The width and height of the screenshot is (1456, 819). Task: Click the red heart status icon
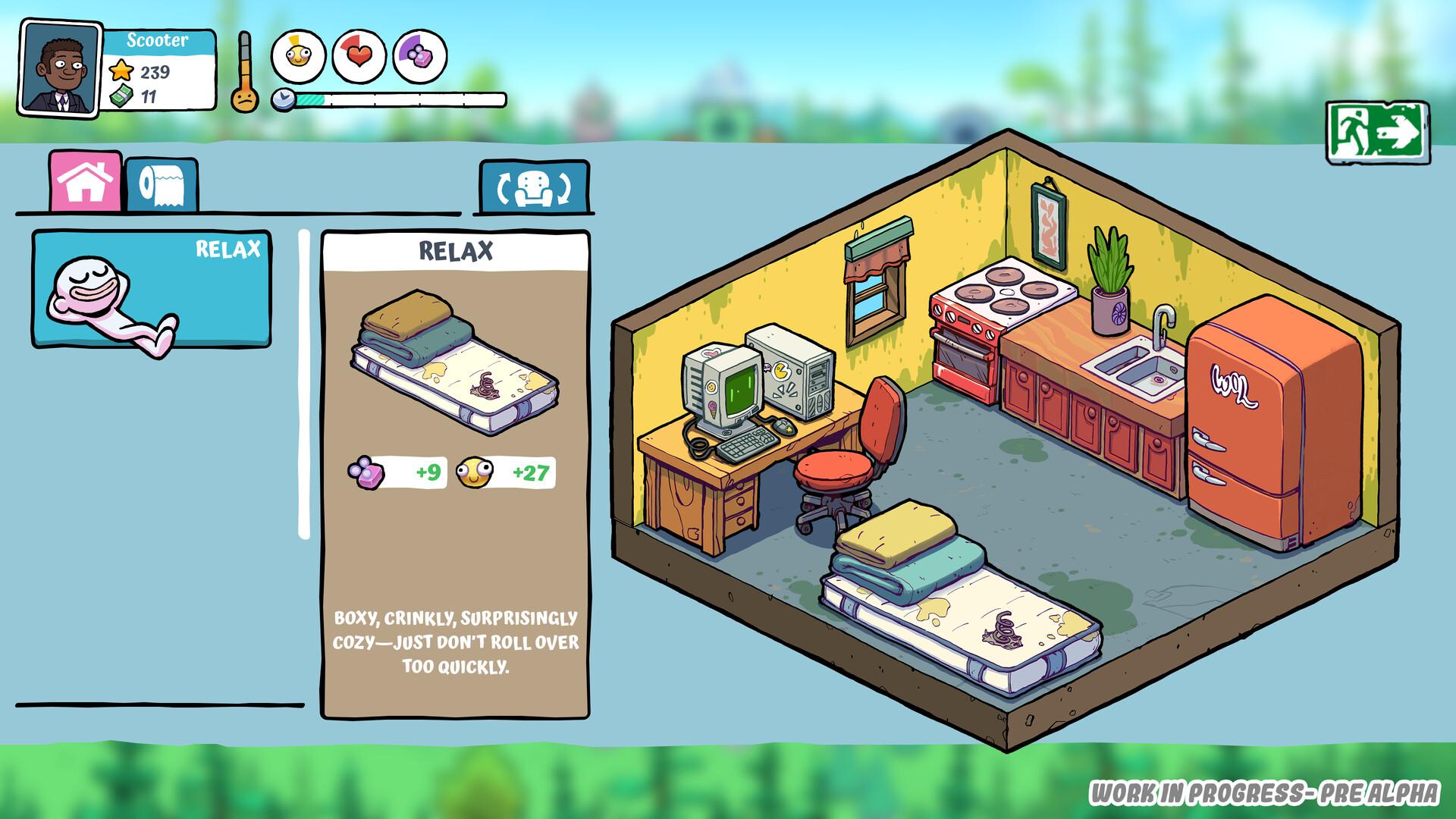pos(359,55)
